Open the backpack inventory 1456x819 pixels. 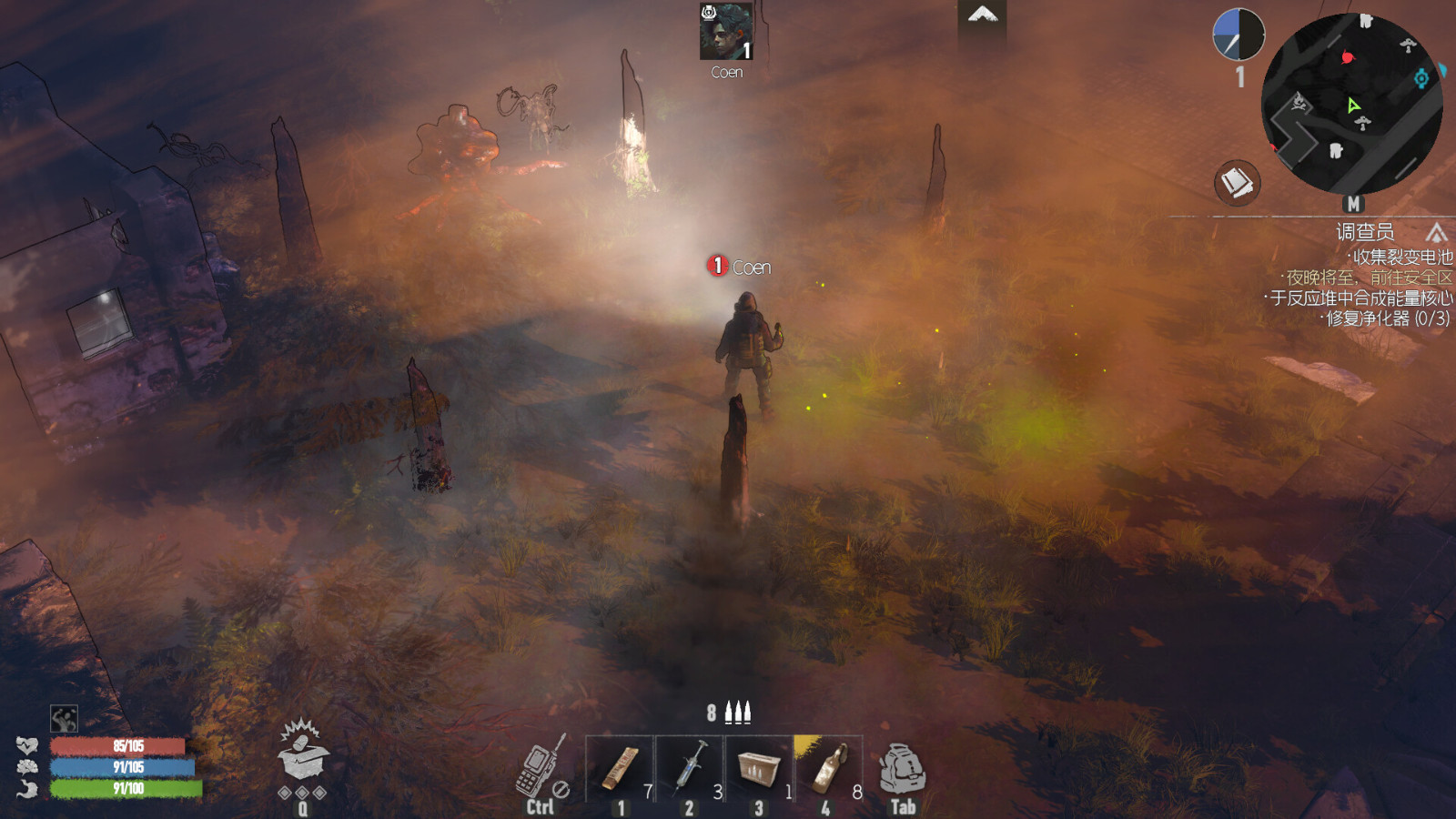902,770
